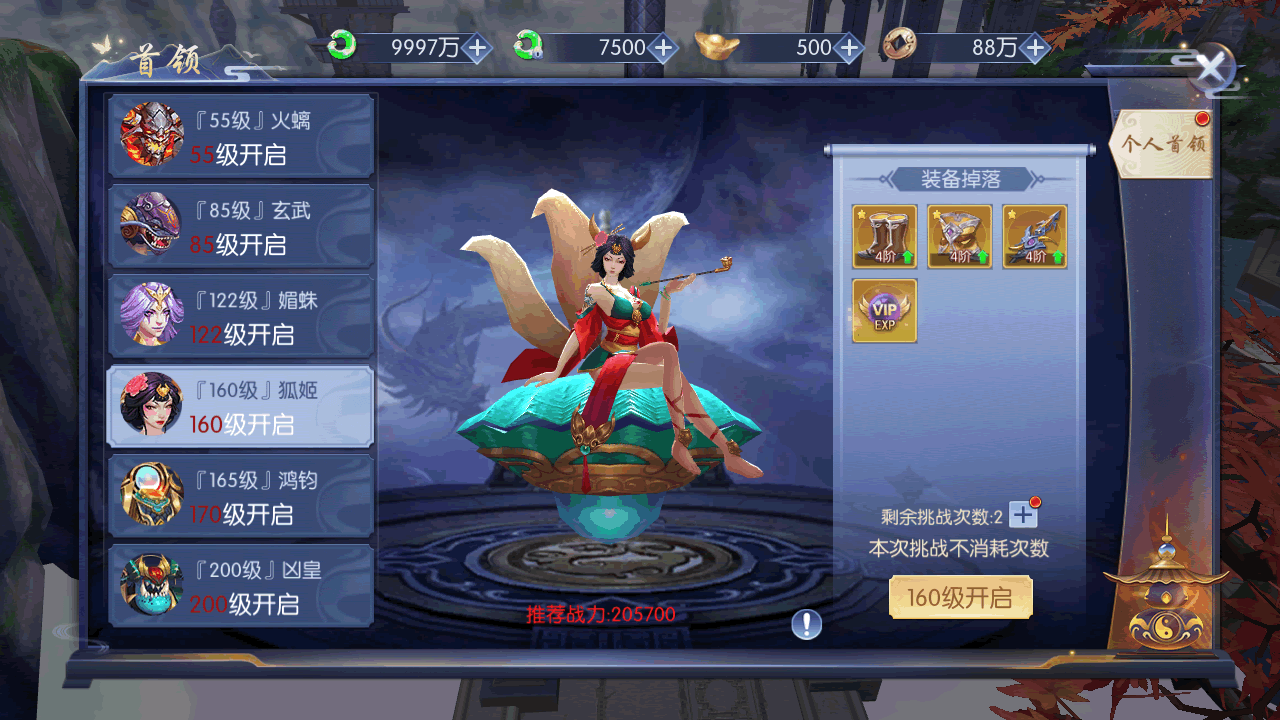Show info via the exclamation mark icon

click(x=806, y=625)
